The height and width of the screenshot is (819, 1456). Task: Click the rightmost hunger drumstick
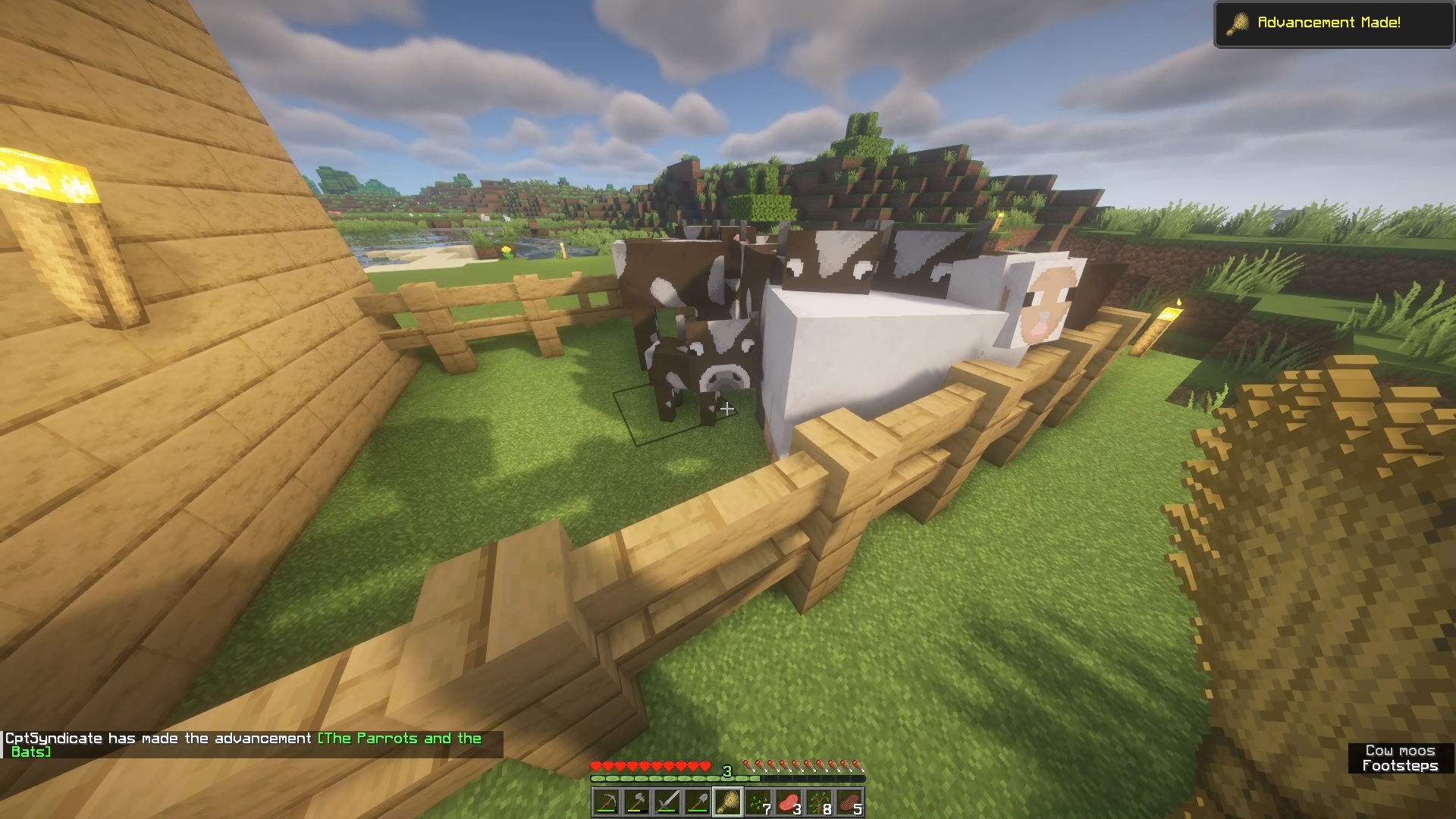click(858, 766)
